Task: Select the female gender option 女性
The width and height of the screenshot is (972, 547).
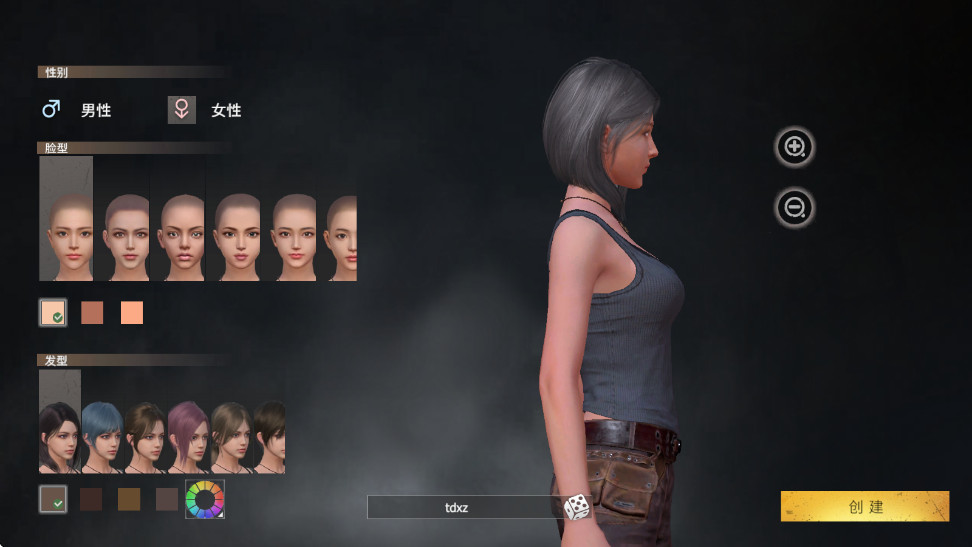Action: click(x=206, y=110)
